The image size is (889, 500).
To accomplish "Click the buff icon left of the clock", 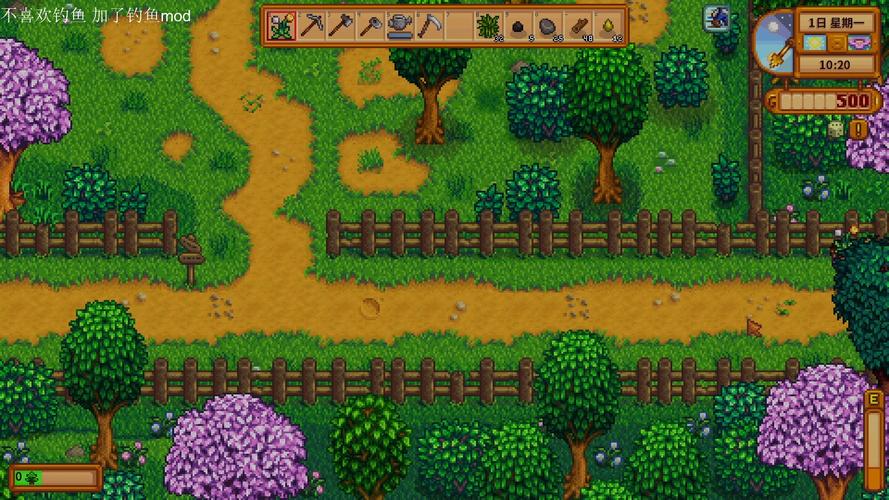I will click(718, 18).
